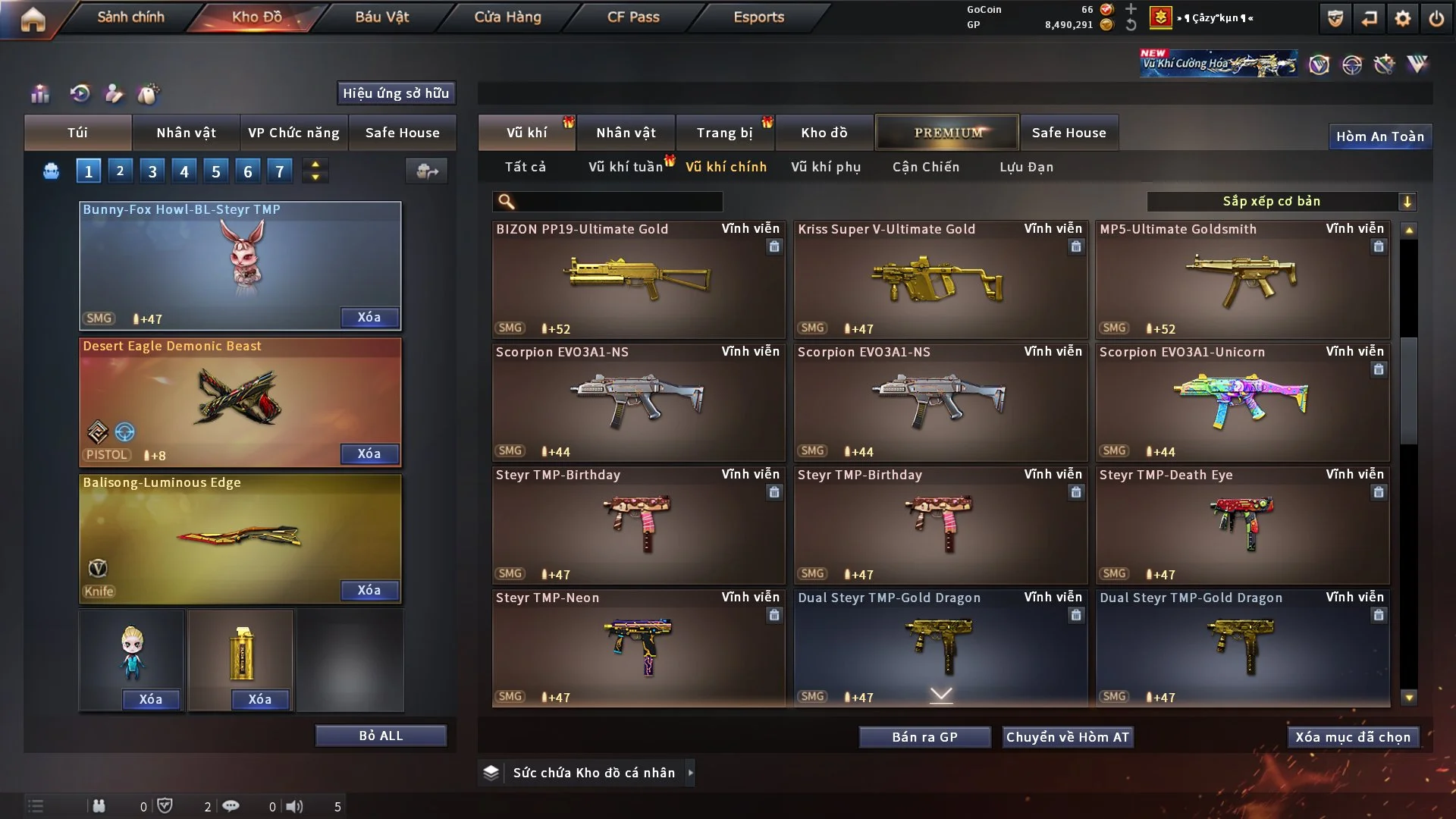Go to Sảnh chính lobby
The image size is (1456, 819).
point(130,17)
